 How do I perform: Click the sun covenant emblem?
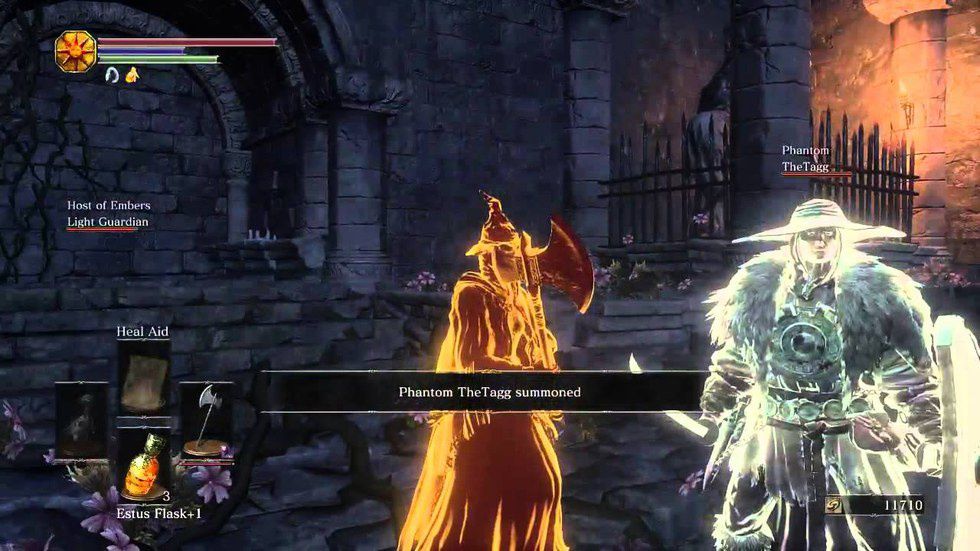(x=74, y=49)
